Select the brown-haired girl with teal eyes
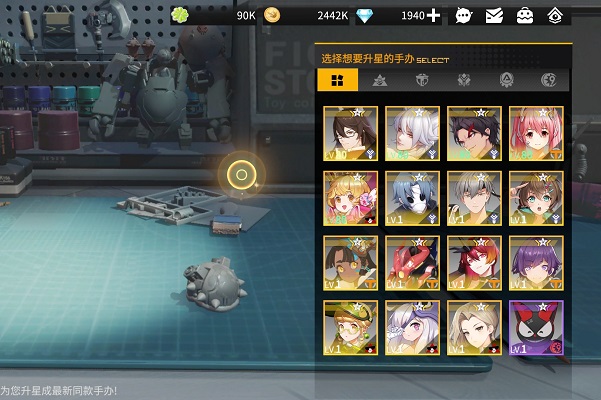The image size is (601, 400). pos(536,198)
